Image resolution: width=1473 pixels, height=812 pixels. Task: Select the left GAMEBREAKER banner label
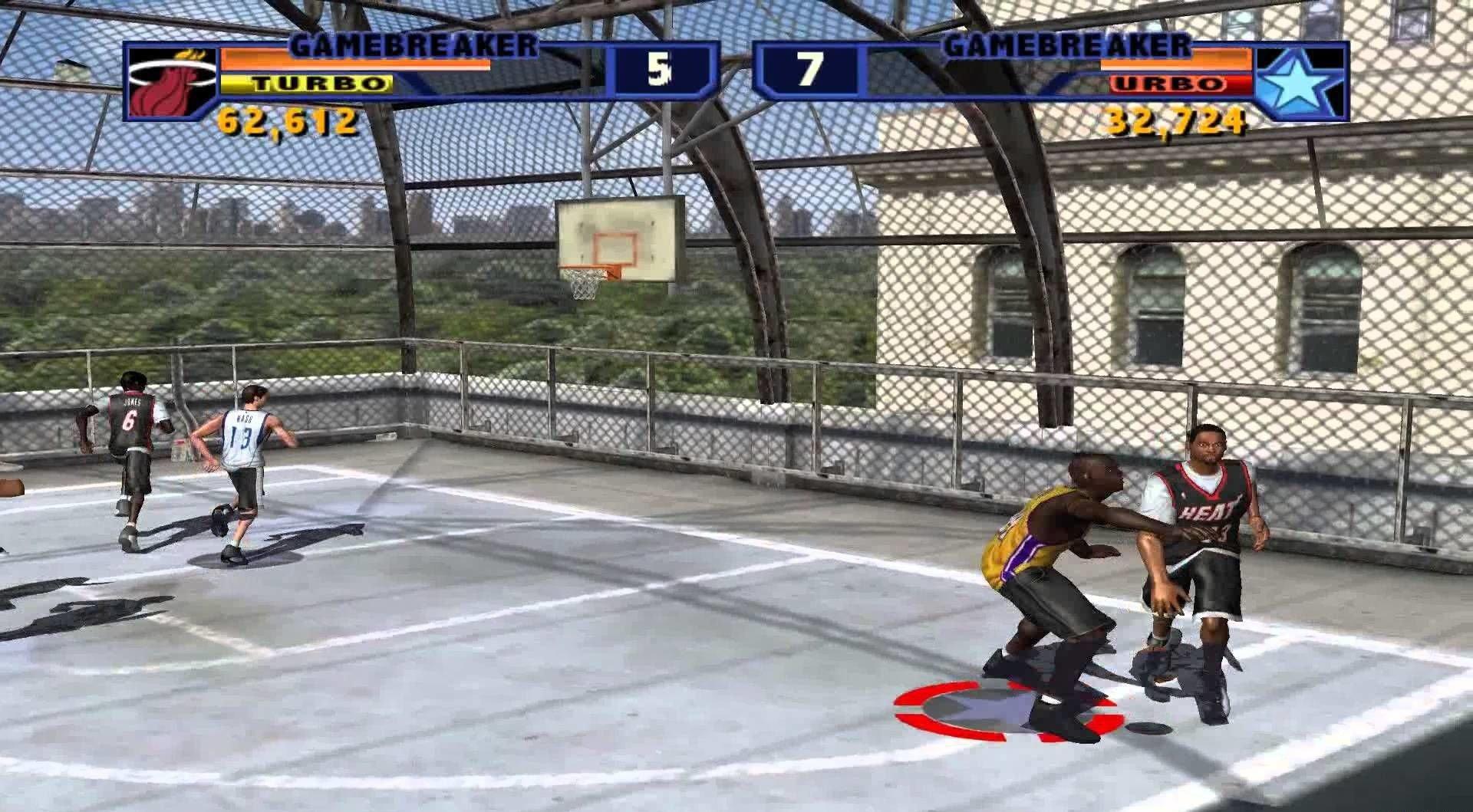click(414, 46)
